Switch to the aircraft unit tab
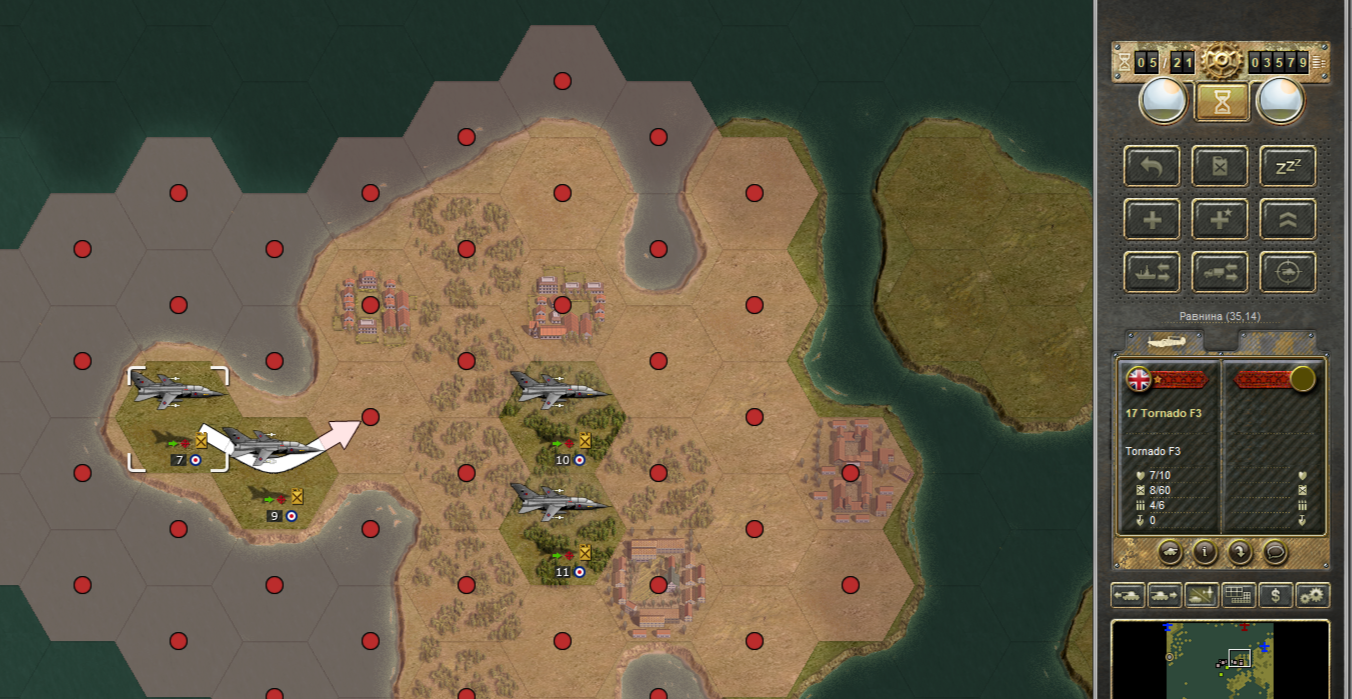The image size is (1352, 699). tap(1166, 342)
